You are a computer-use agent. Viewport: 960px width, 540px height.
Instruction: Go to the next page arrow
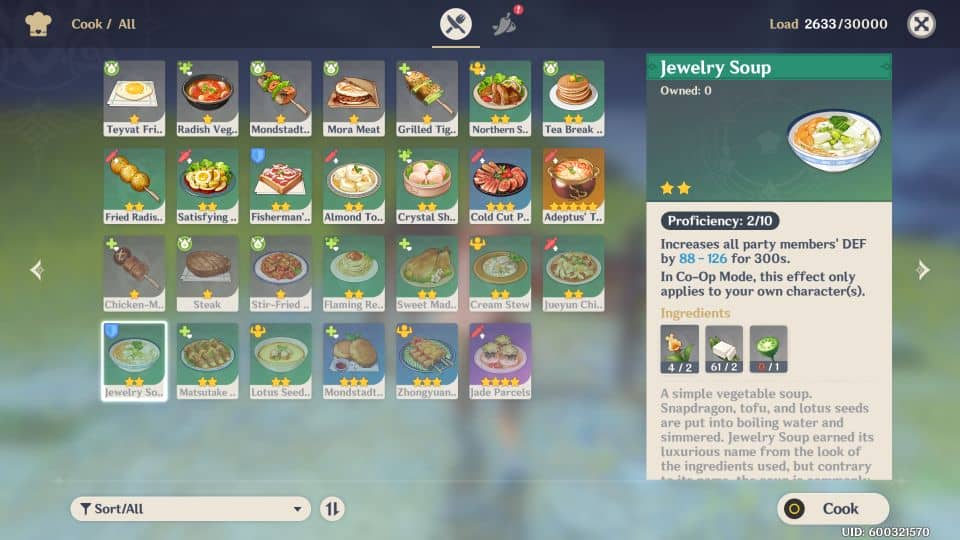[x=922, y=269]
